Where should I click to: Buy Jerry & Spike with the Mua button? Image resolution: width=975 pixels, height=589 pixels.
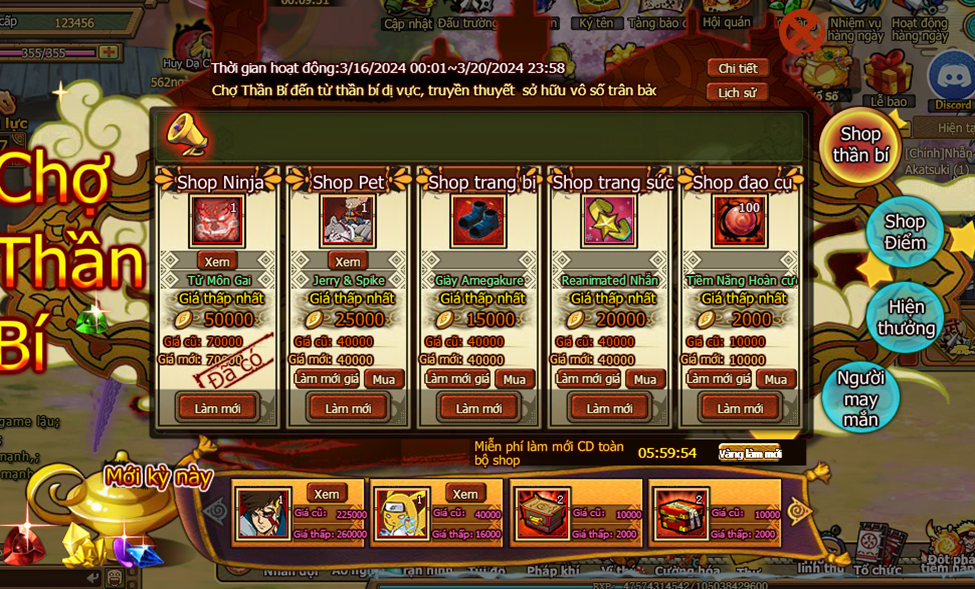(384, 379)
